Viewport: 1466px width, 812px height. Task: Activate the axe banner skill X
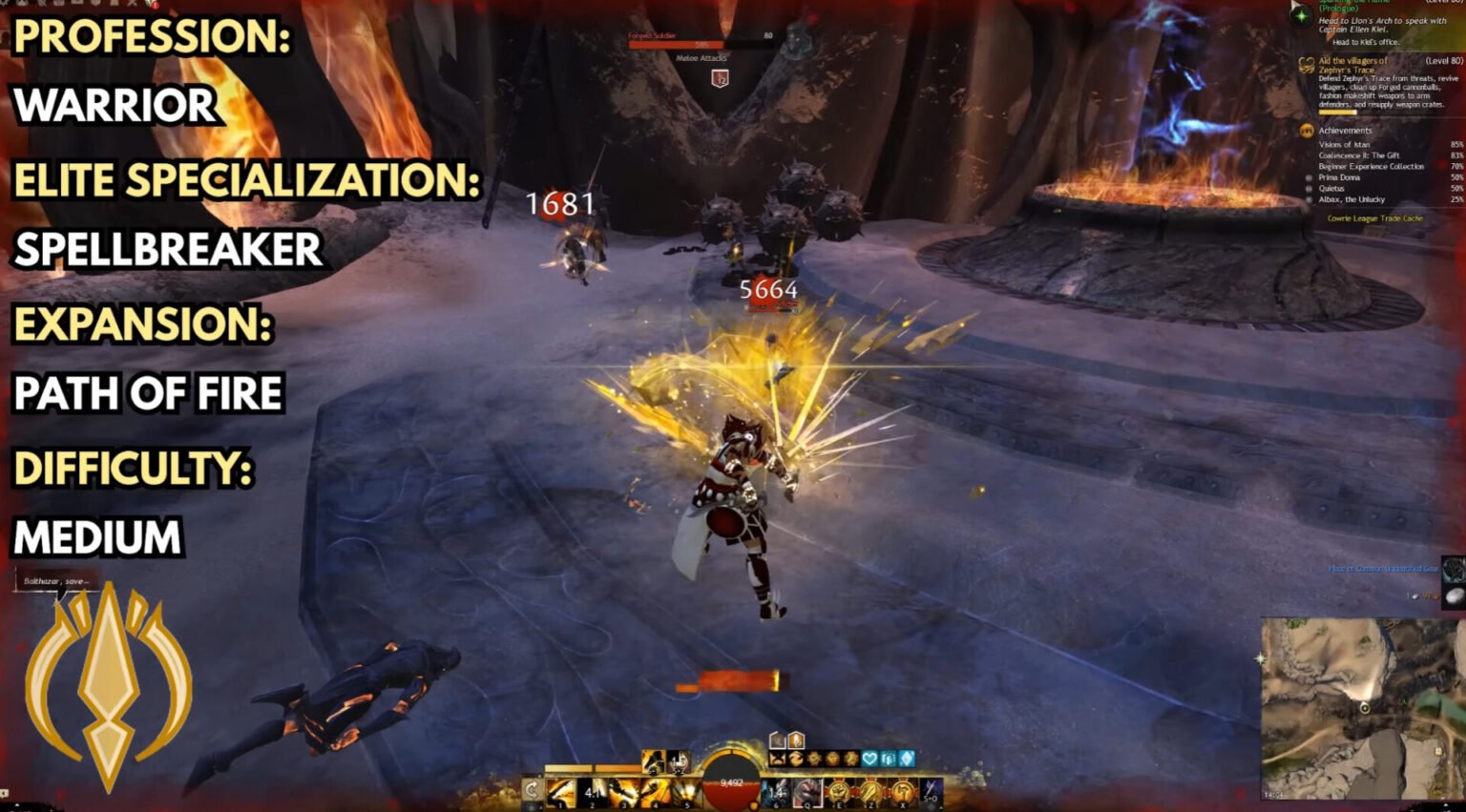(901, 792)
